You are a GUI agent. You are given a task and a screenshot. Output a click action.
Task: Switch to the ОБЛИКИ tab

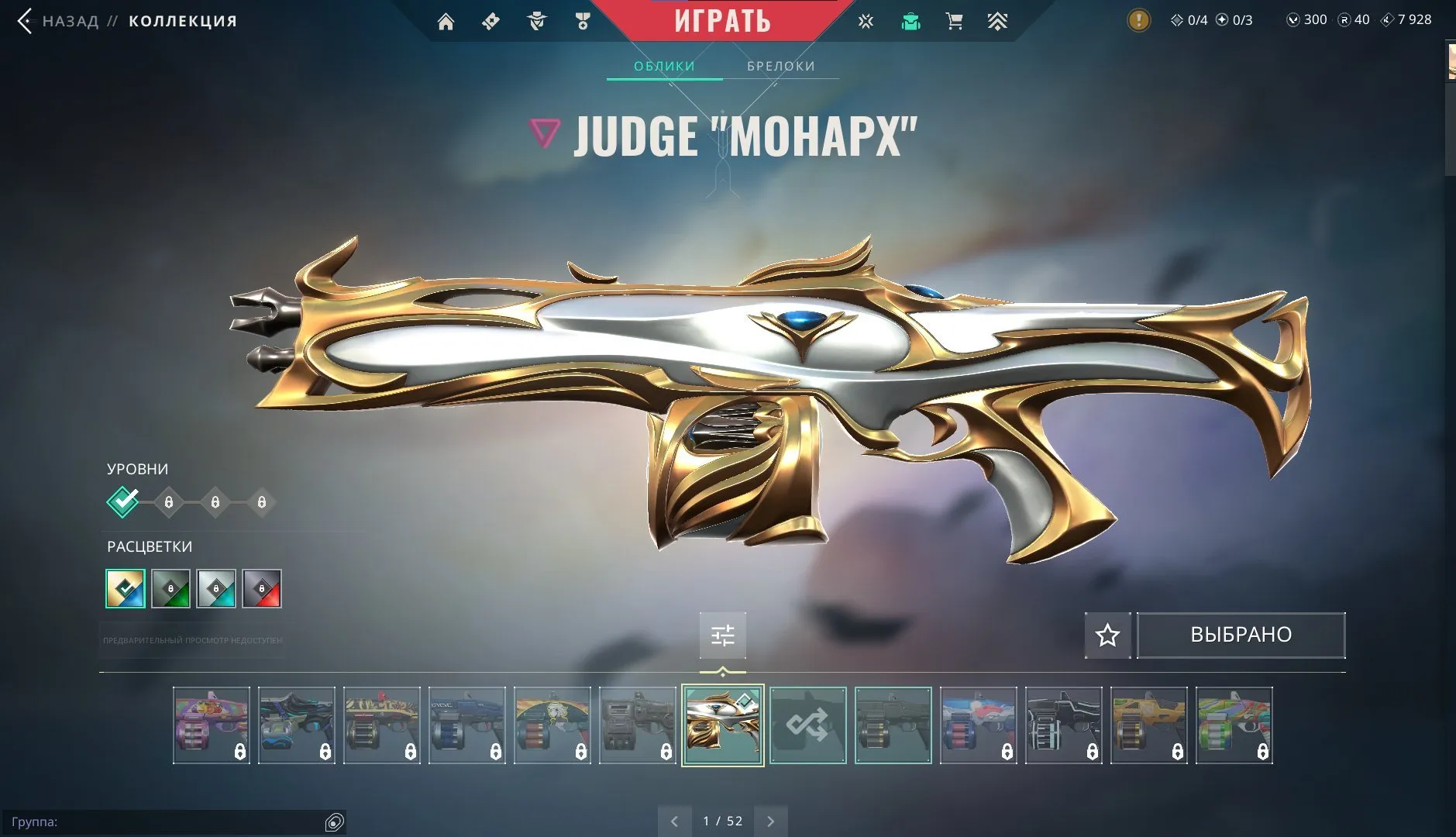pyautogui.click(x=664, y=66)
